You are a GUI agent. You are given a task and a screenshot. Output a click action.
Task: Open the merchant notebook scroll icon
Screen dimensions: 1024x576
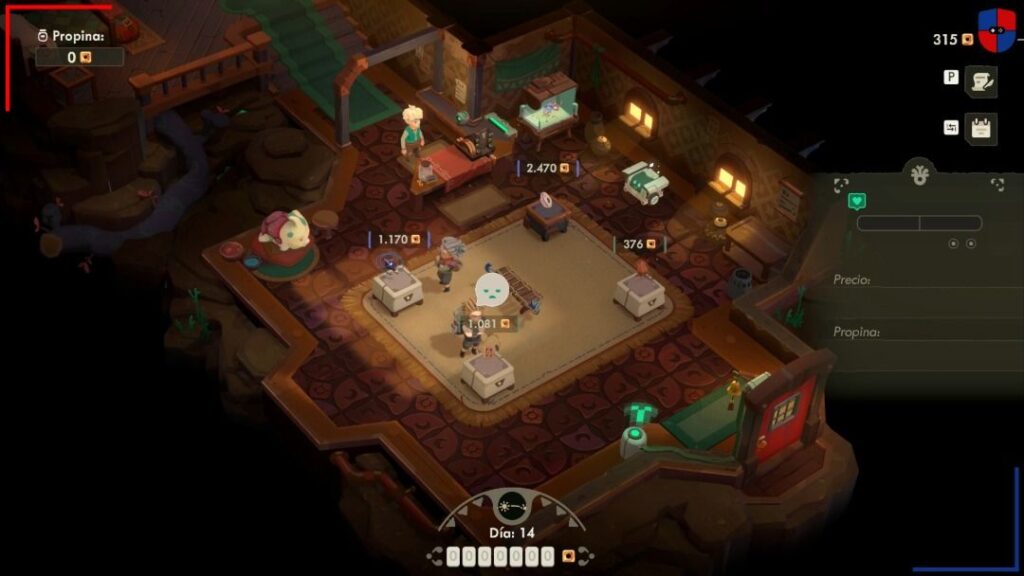click(981, 82)
